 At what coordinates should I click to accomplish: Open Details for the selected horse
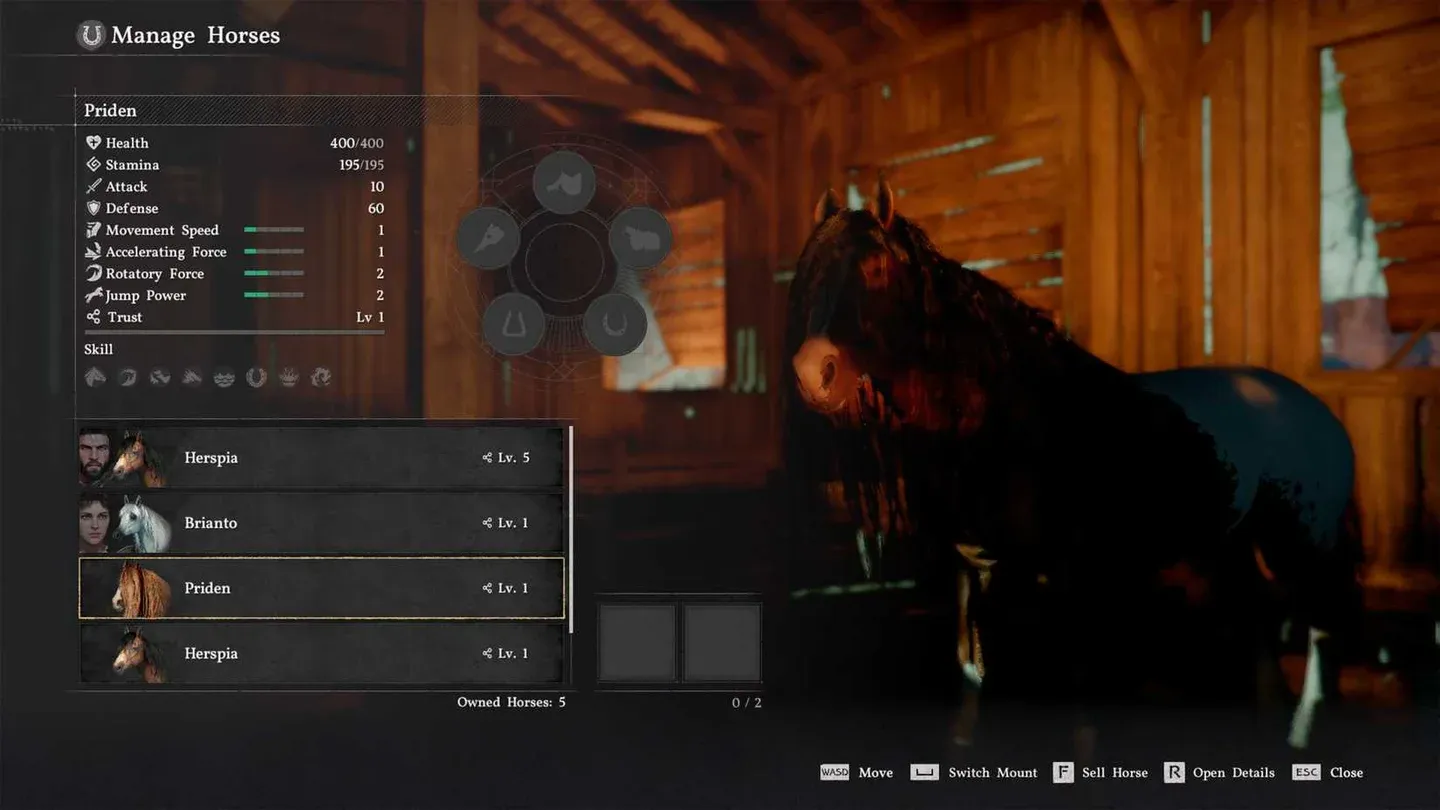(1220, 773)
